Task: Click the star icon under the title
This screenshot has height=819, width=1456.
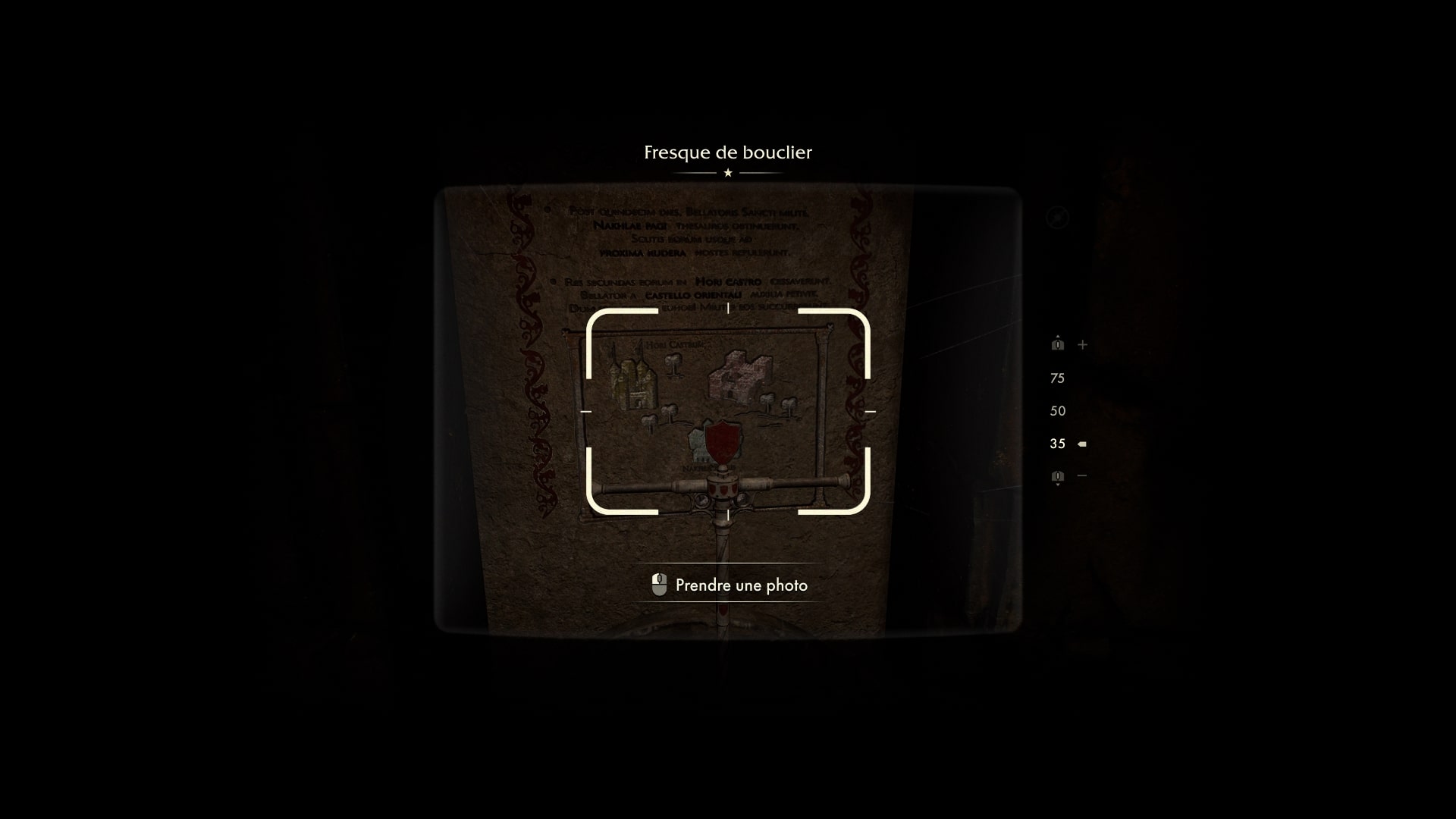Action: [x=727, y=173]
